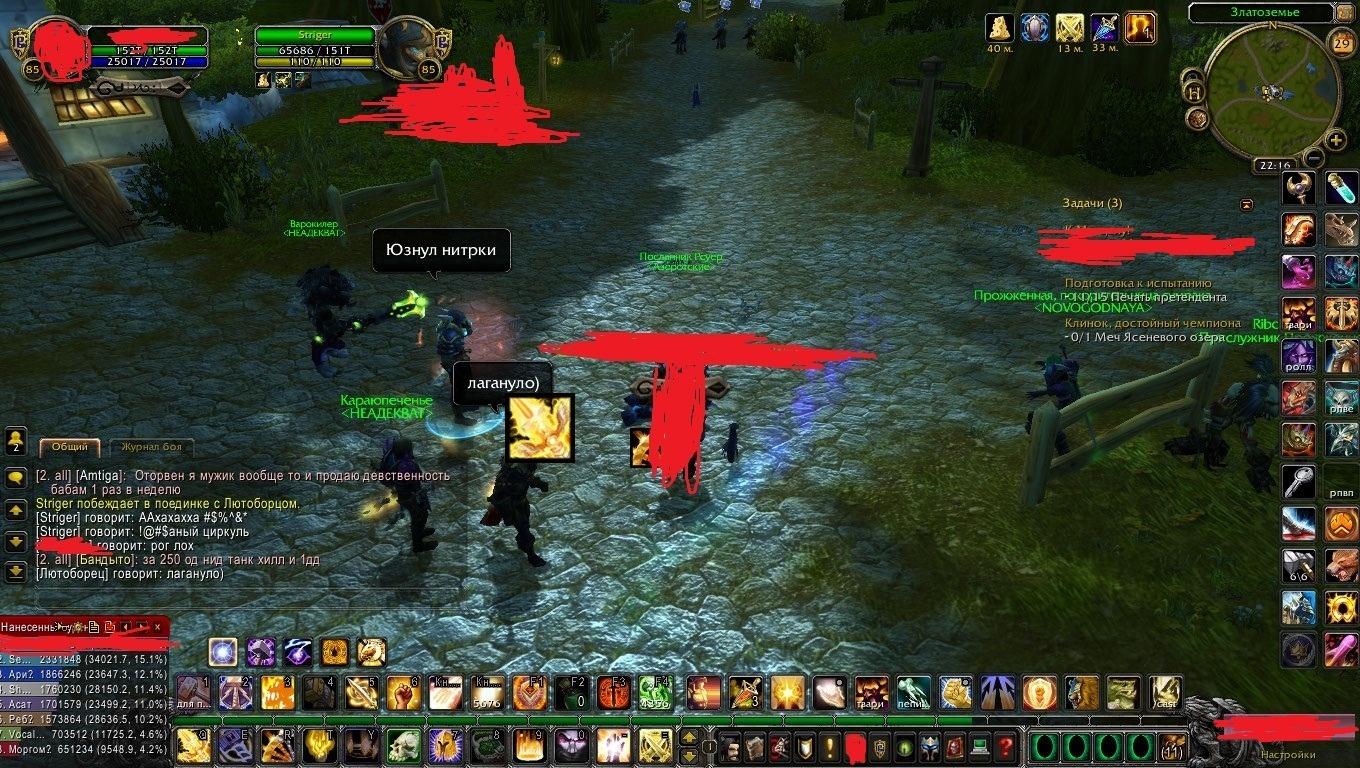Viewport: 1360px width, 768px height.
Task: Switch to the "Общий" chat tab
Action: click(x=69, y=447)
